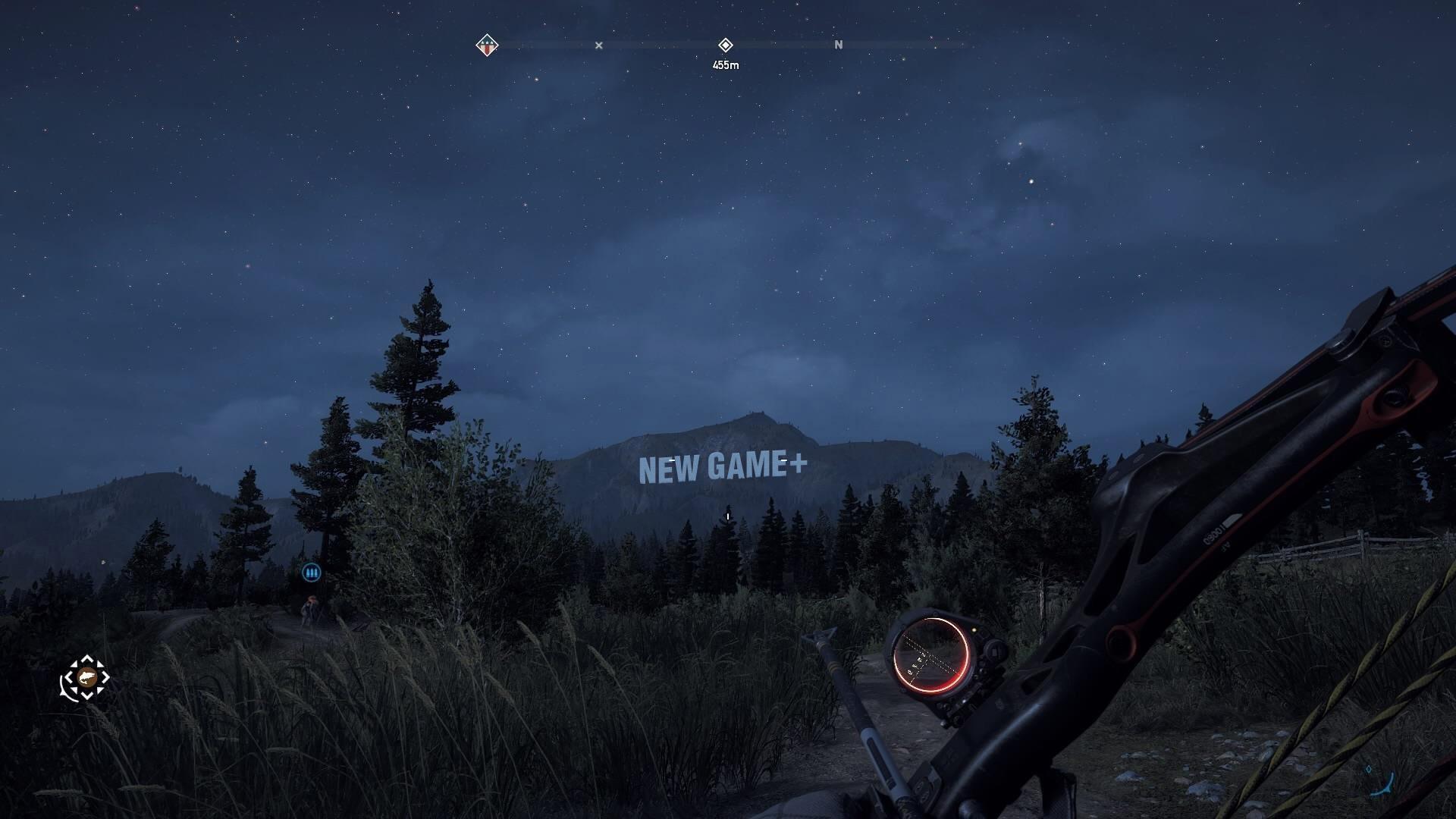The image size is (1456, 819).
Task: Pick up the blue arrow ammo icon near the trees
Action: click(x=312, y=573)
